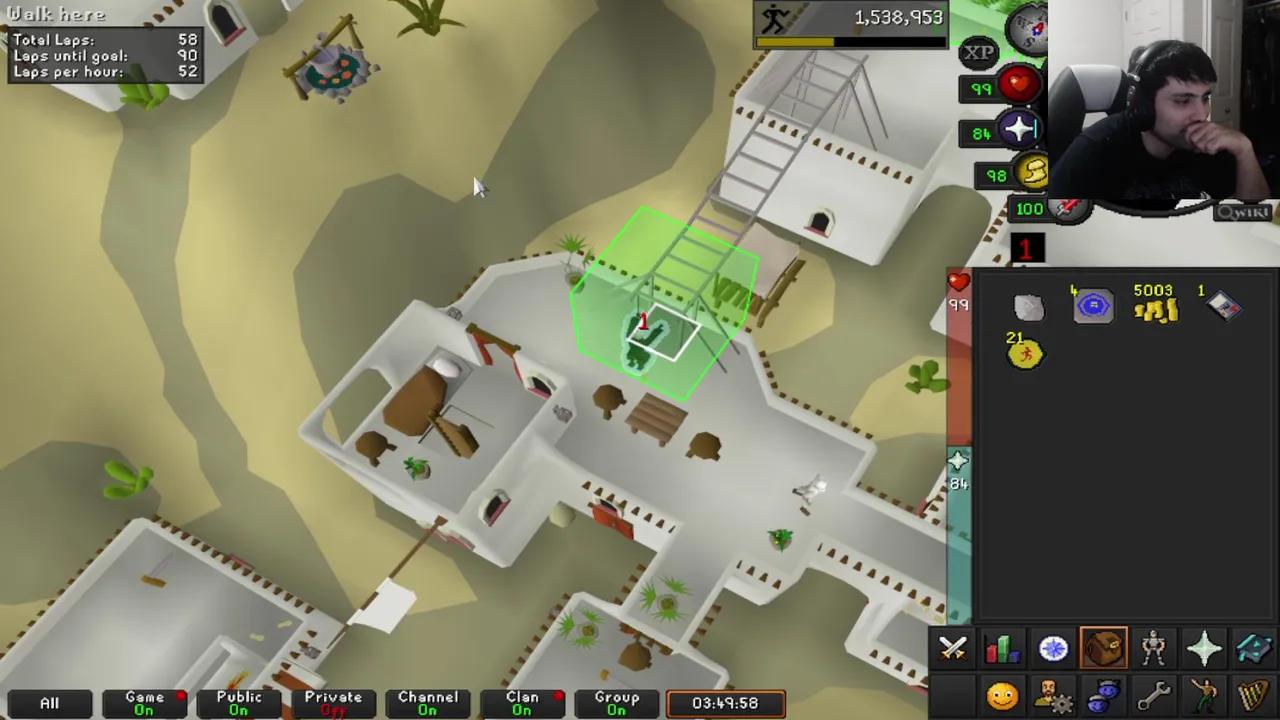Open the Prayer tab
1280x720 pixels.
(x=1204, y=648)
